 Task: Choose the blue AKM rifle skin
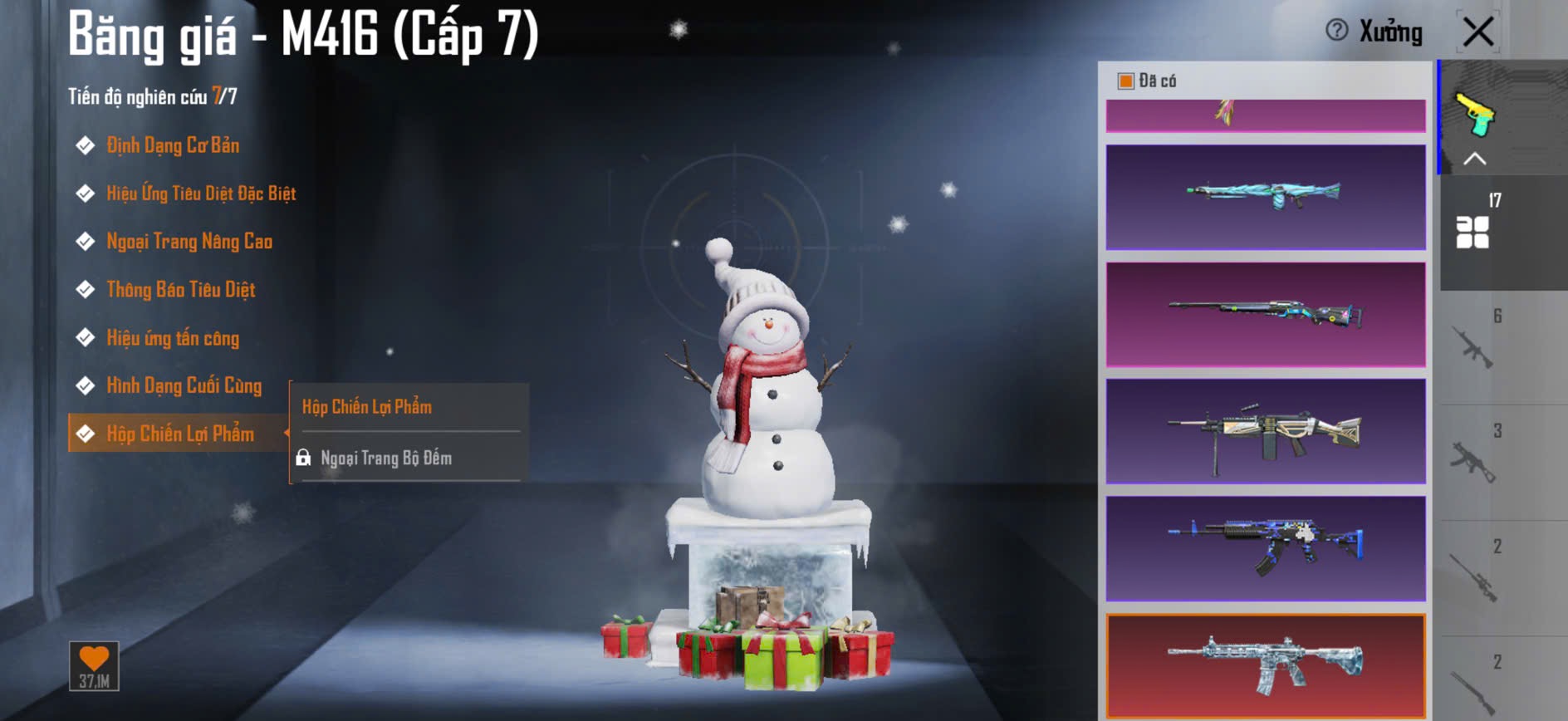(x=1265, y=548)
